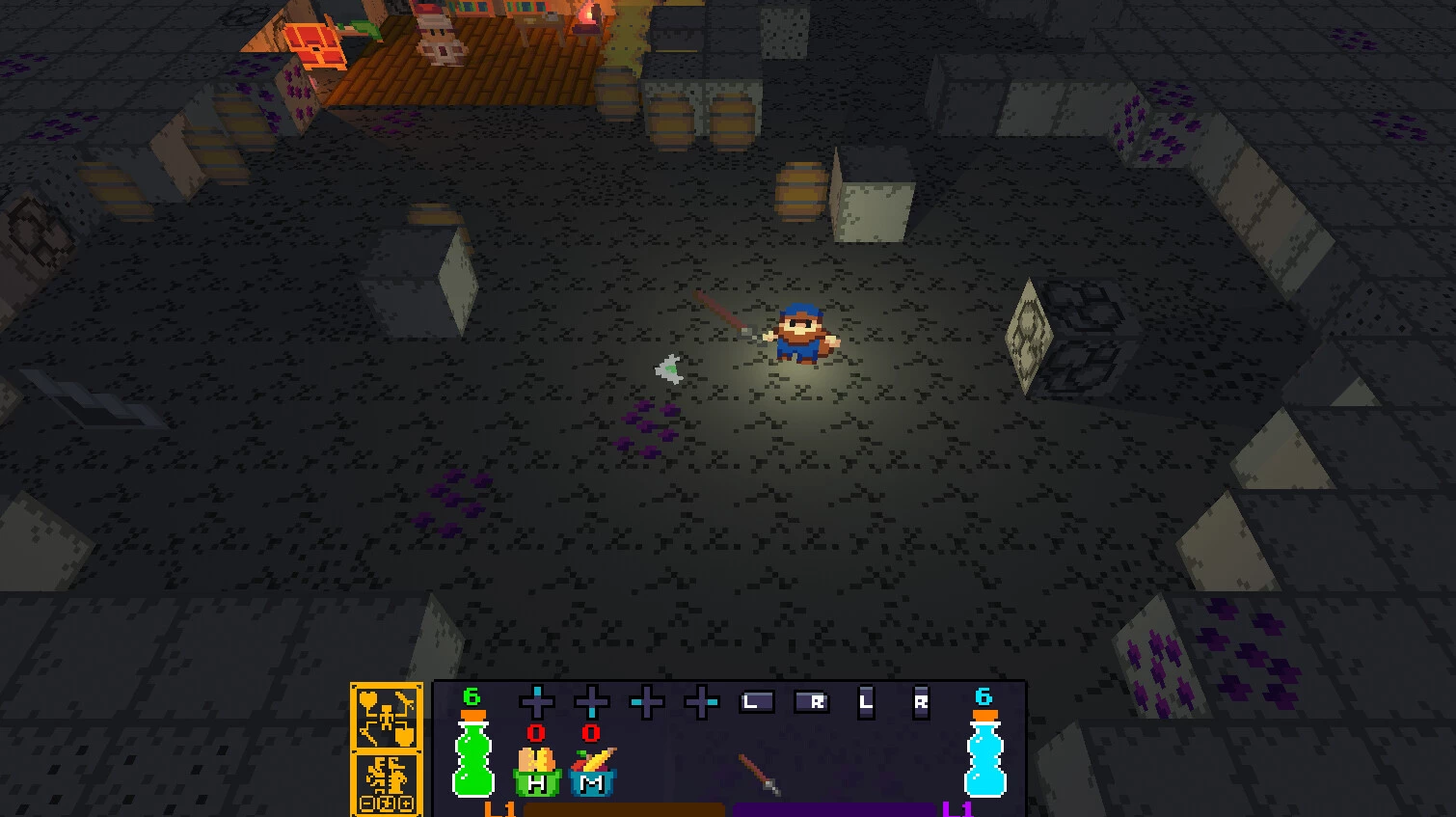This screenshot has width=1456, height=817.
Task: Select the equipped staff slot
Action: click(x=759, y=774)
